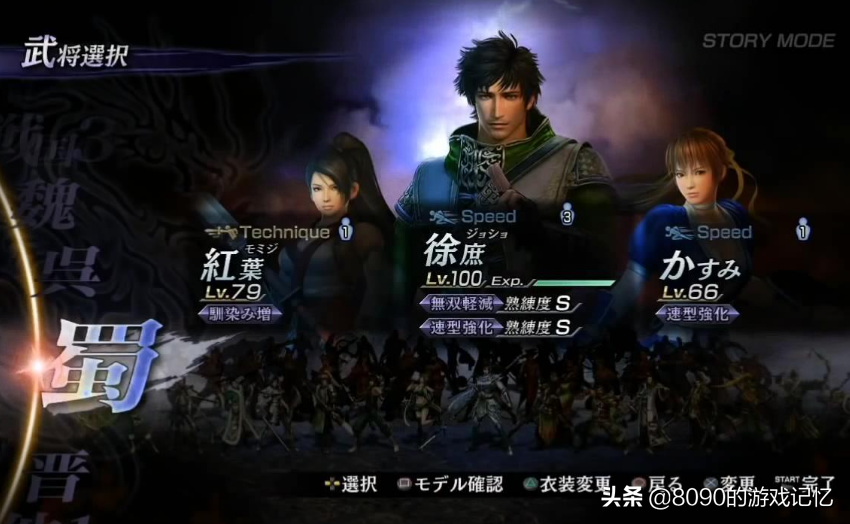
Task: Select かすみ's 連型強化 skill
Action: click(699, 313)
